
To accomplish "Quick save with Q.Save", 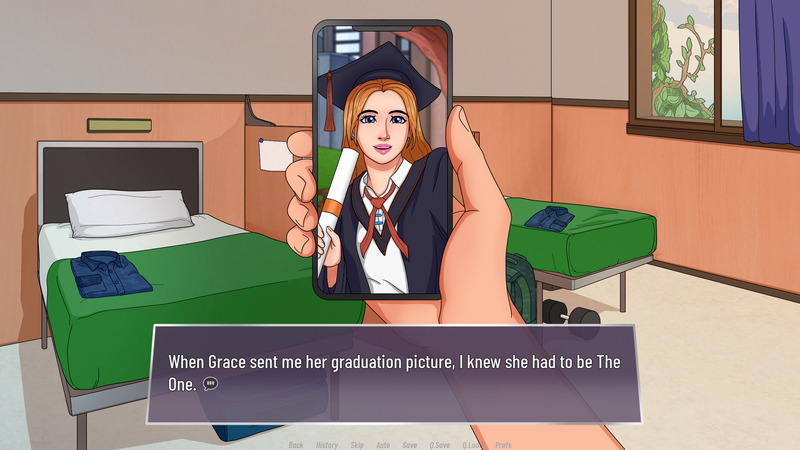I will [438, 444].
